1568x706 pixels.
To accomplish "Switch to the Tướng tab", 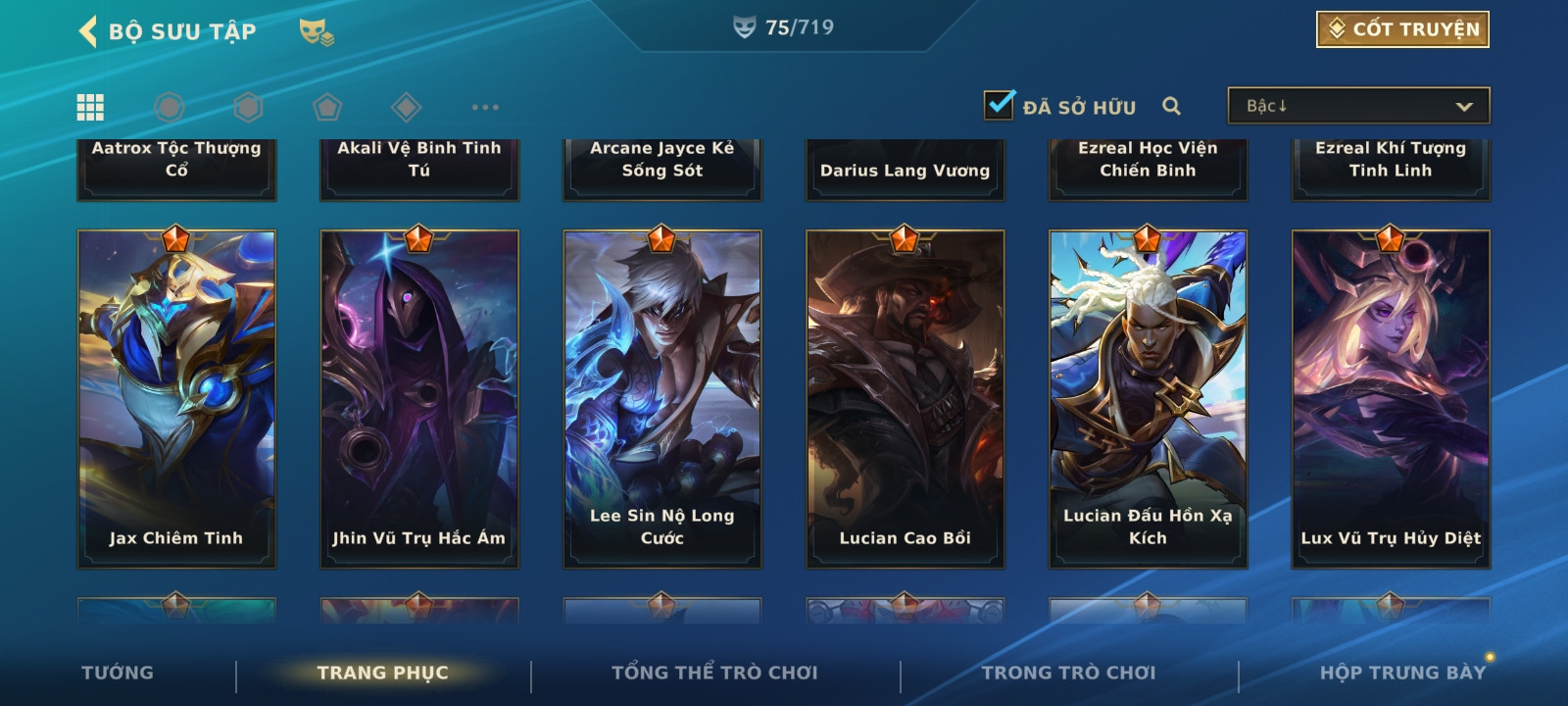I will click(x=118, y=673).
